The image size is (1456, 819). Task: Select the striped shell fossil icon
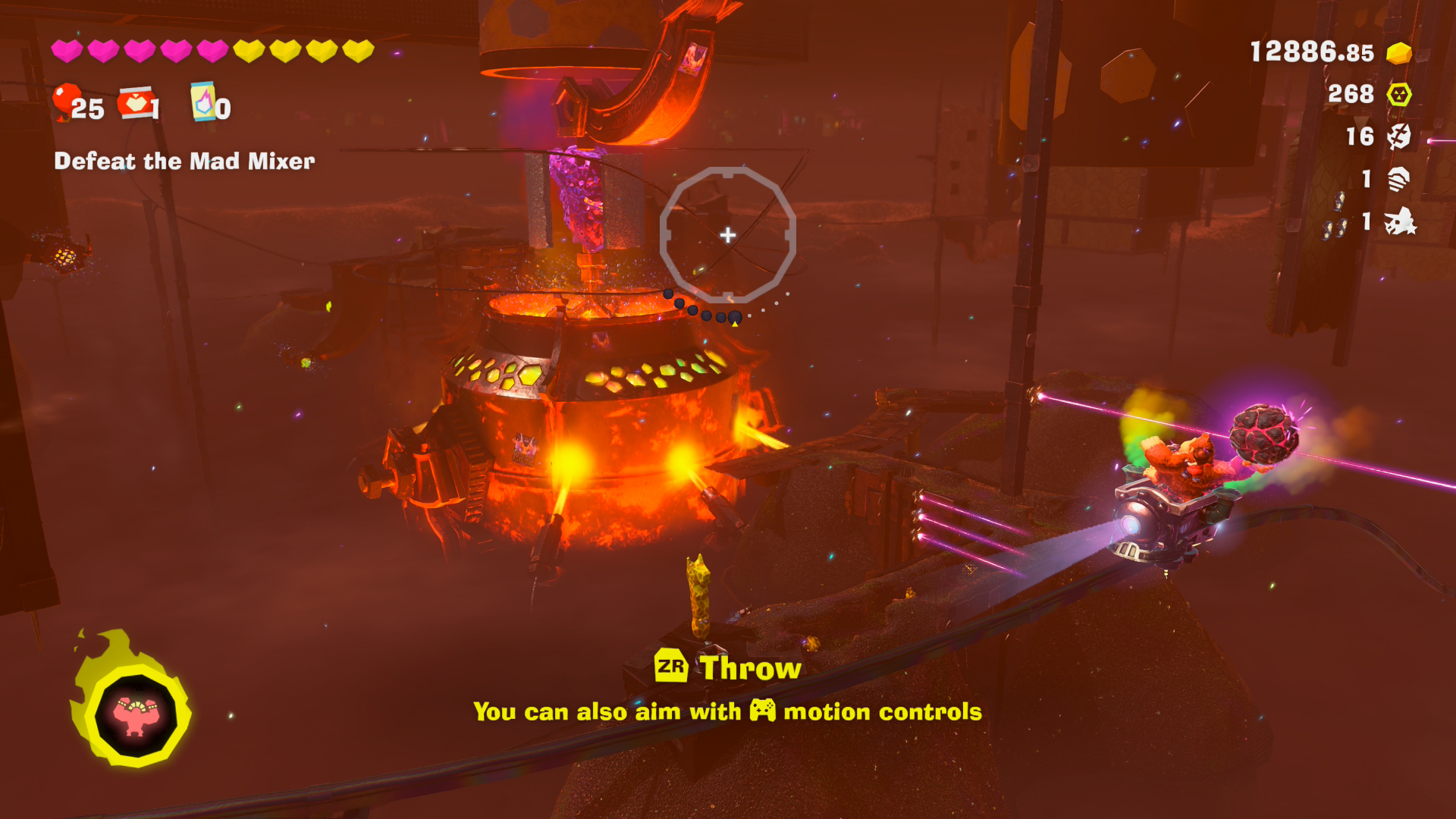pyautogui.click(x=1398, y=179)
